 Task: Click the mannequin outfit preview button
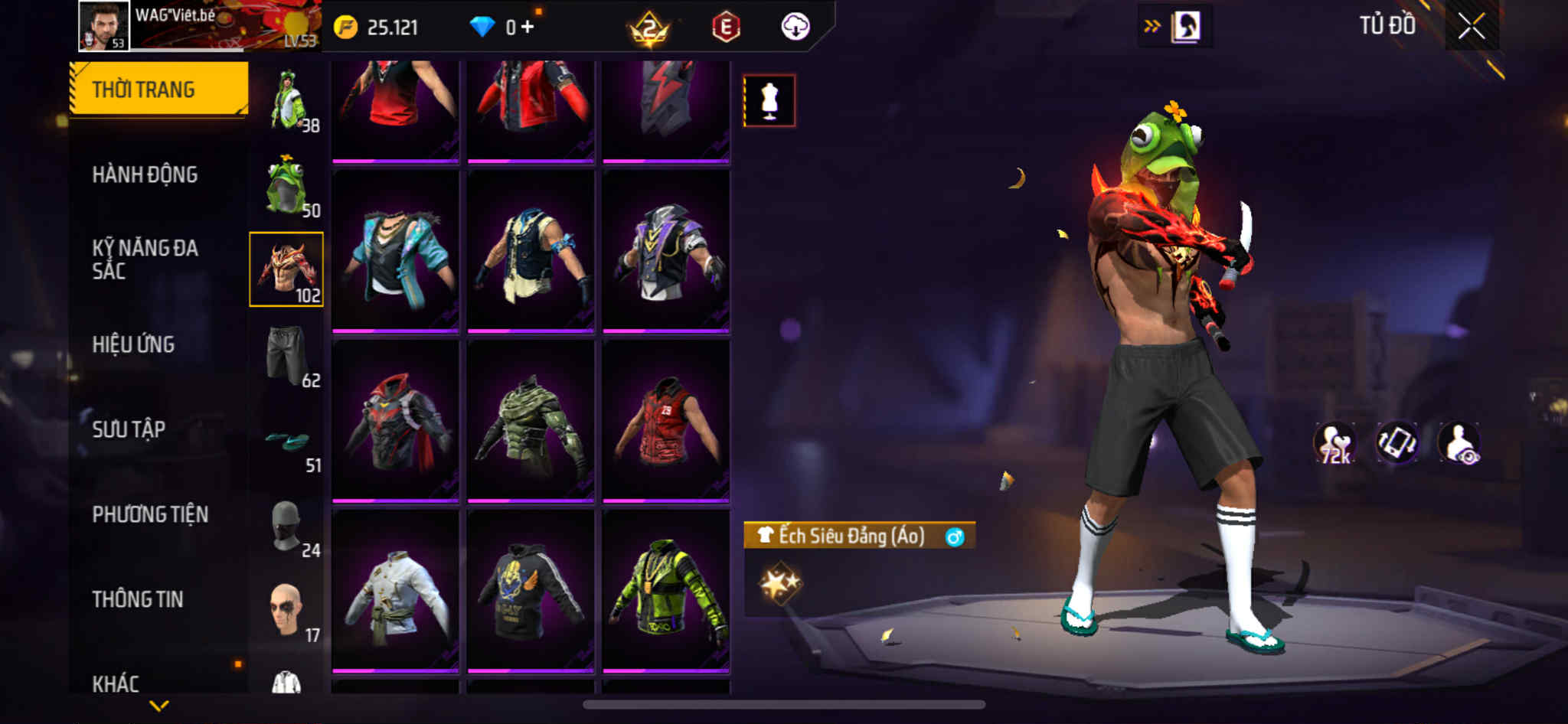click(769, 100)
